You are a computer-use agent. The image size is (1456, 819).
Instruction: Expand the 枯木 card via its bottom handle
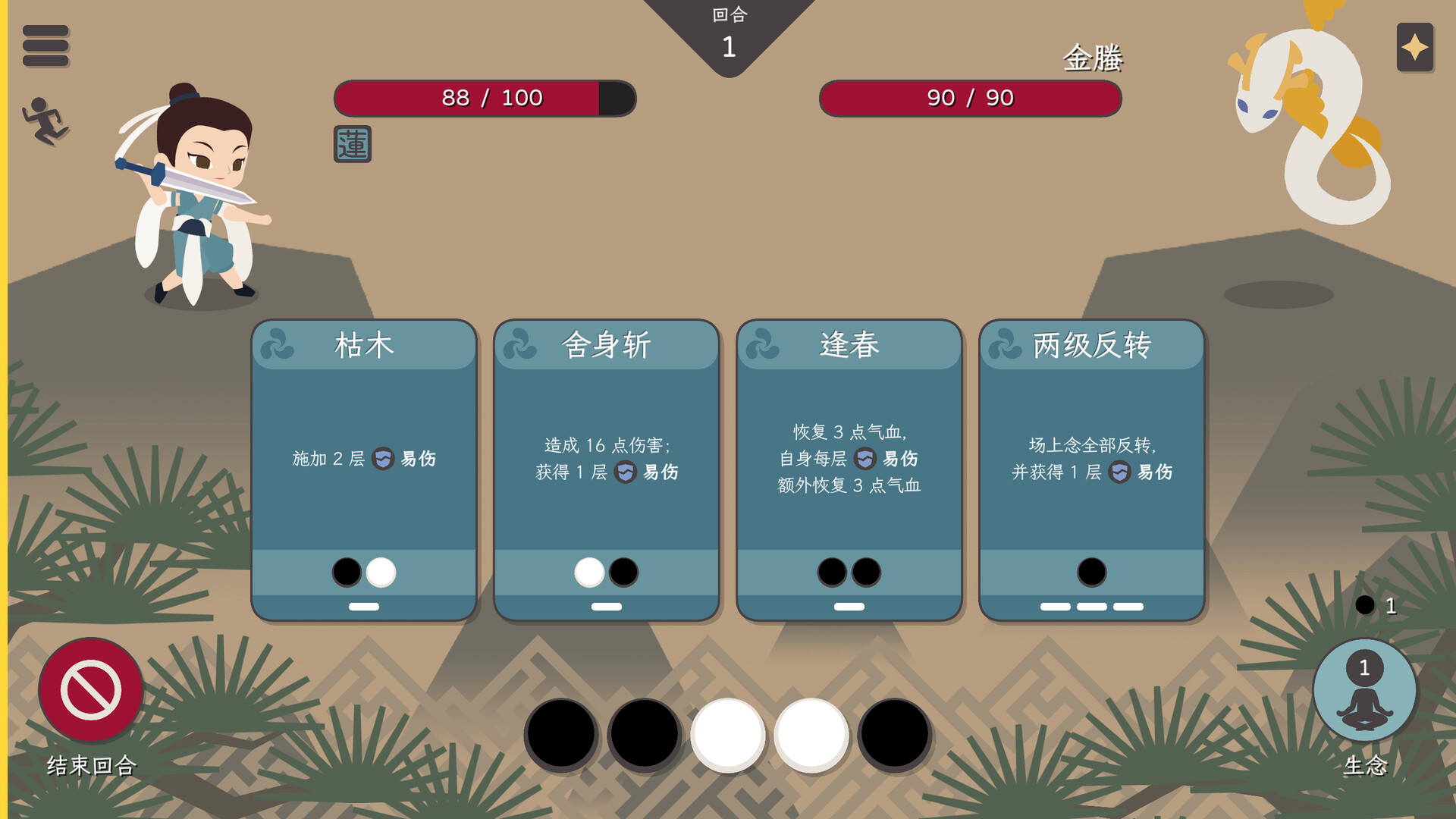[364, 606]
